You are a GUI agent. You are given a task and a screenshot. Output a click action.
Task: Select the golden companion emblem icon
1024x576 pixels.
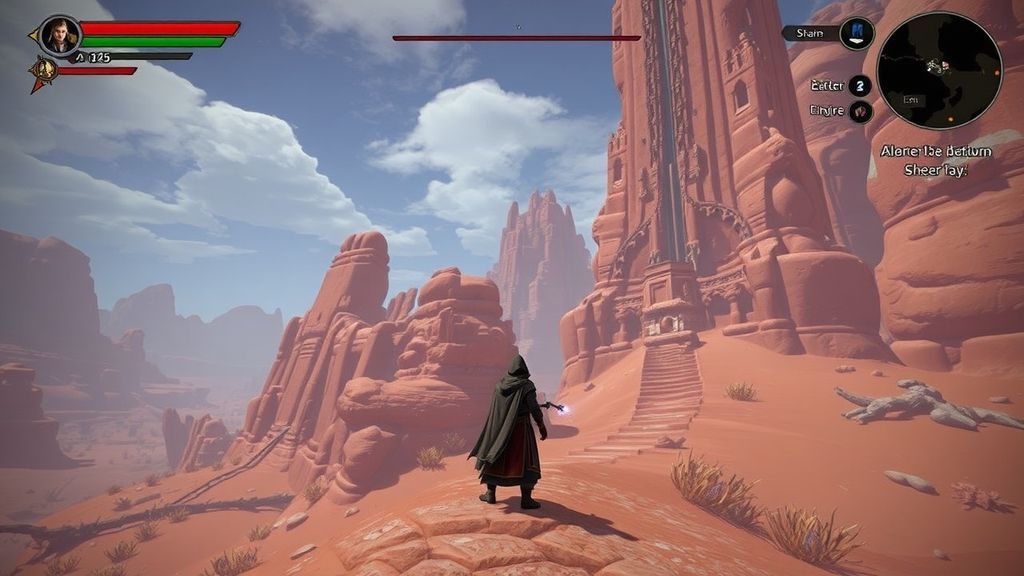click(43, 70)
